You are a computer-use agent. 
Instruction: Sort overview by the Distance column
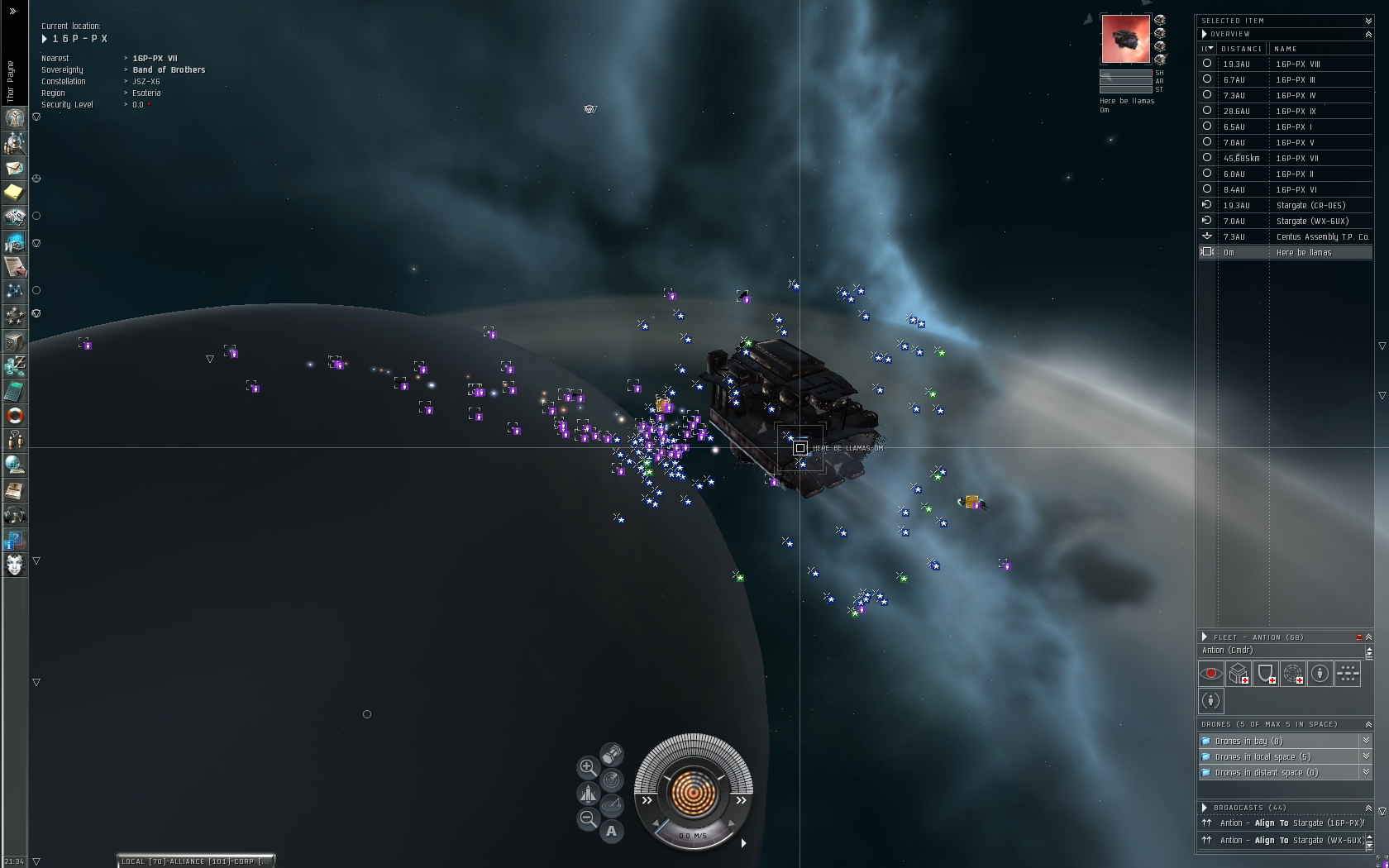click(1241, 49)
